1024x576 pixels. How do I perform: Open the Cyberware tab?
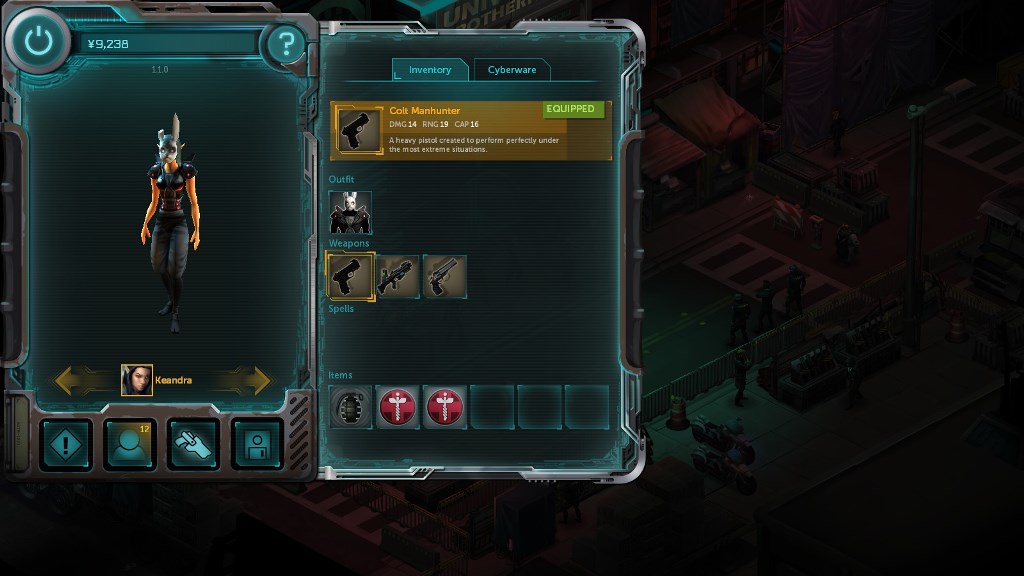511,70
